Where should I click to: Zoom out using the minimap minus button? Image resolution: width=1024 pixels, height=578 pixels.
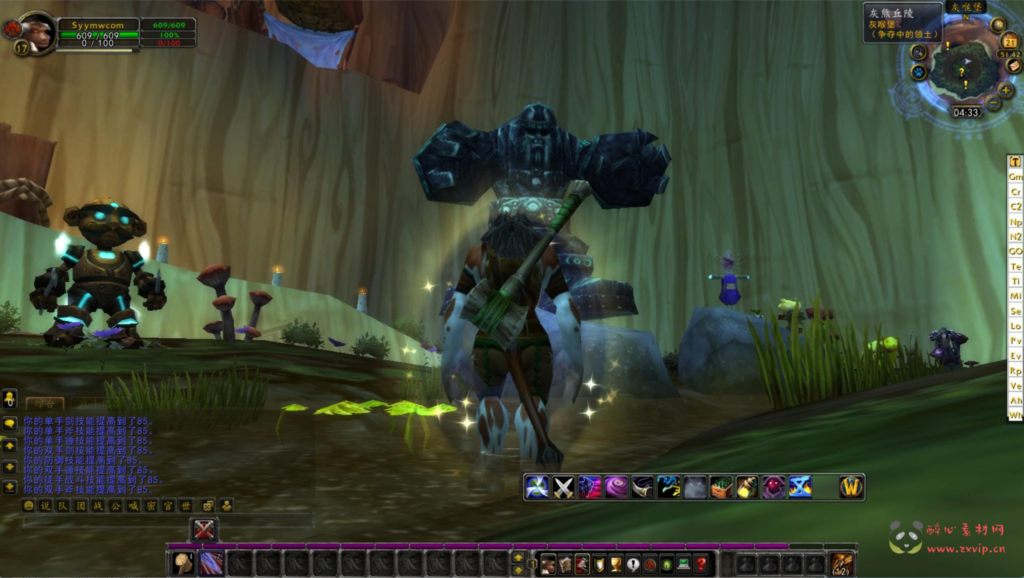point(993,104)
